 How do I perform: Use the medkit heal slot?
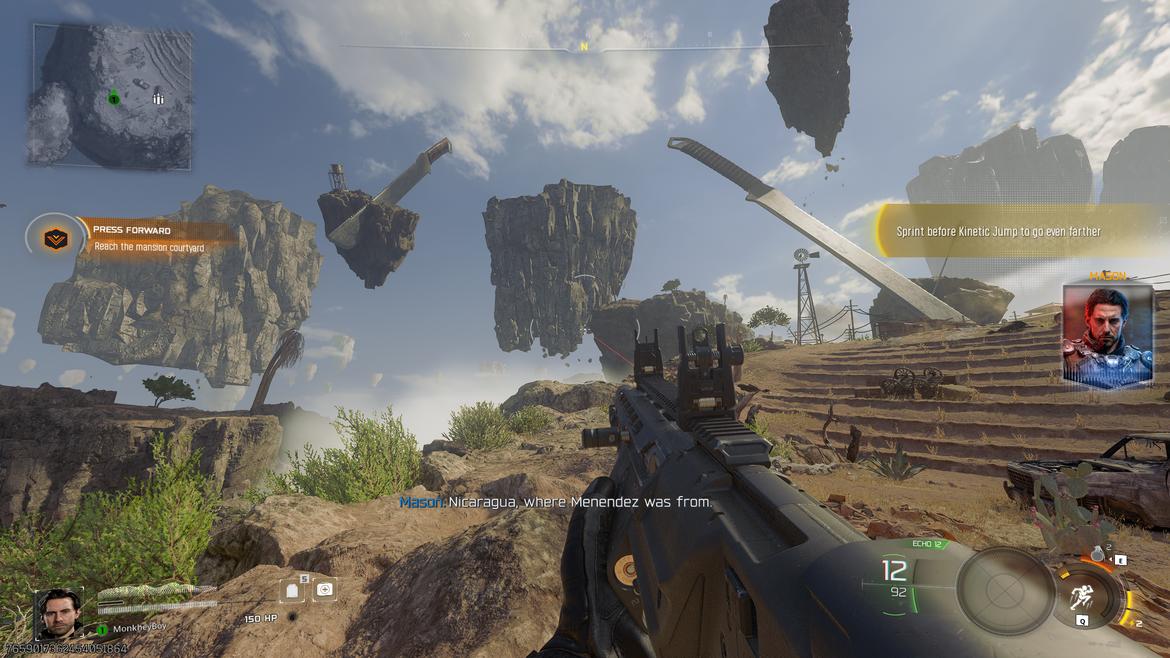tap(324, 590)
